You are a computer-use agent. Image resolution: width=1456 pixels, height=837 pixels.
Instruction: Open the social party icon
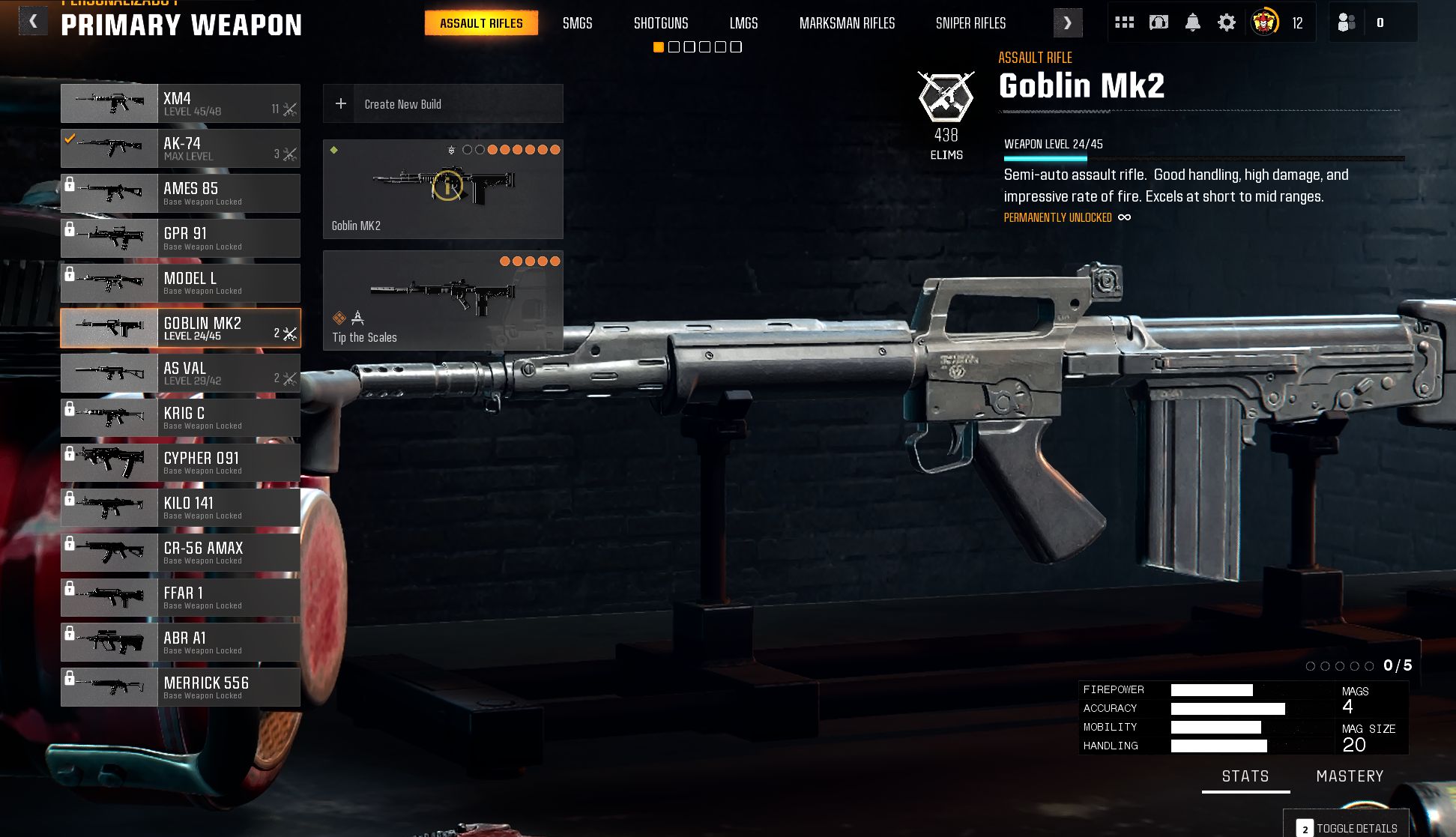(1347, 22)
